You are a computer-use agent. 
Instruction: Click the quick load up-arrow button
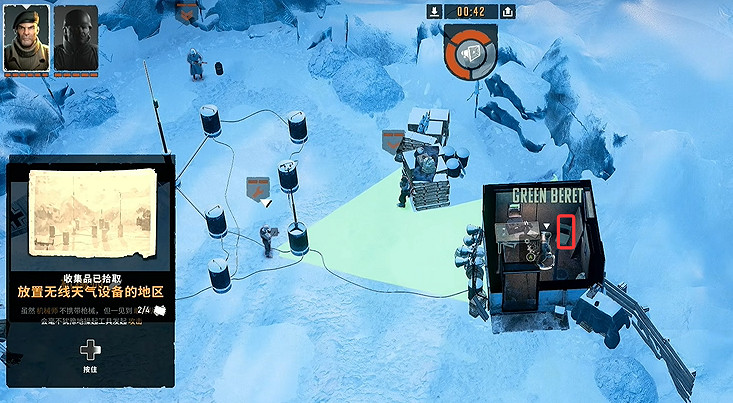click(508, 11)
